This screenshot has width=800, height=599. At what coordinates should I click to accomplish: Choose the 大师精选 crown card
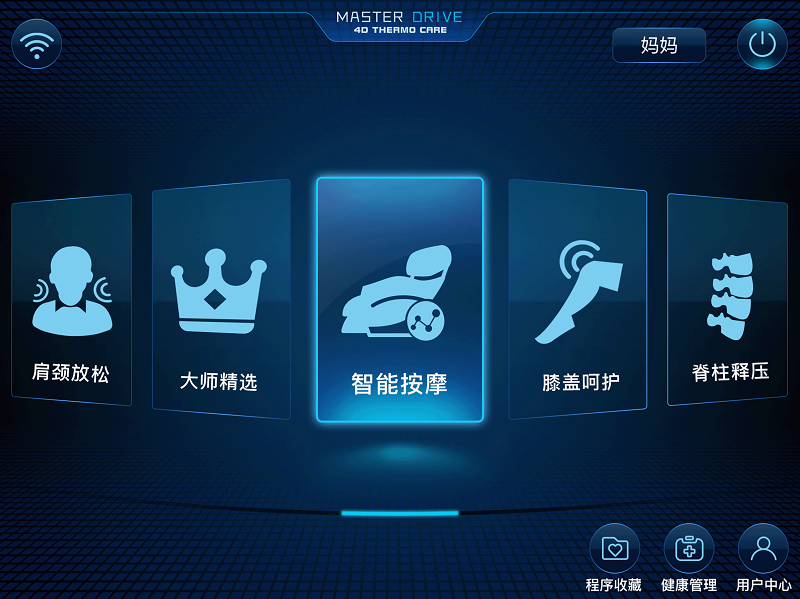[x=220, y=299]
